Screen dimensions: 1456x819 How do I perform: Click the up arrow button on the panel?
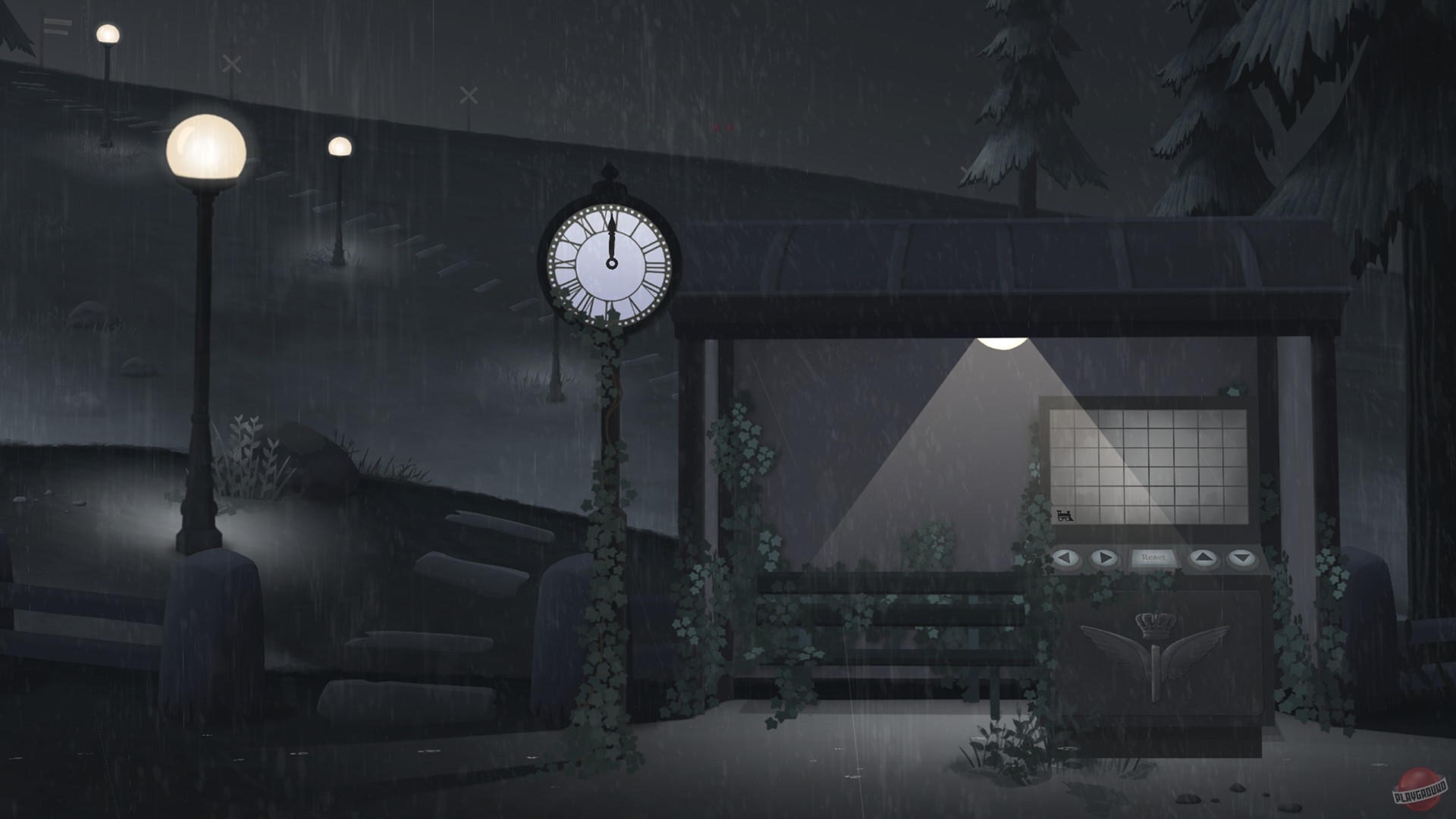pyautogui.click(x=1203, y=558)
